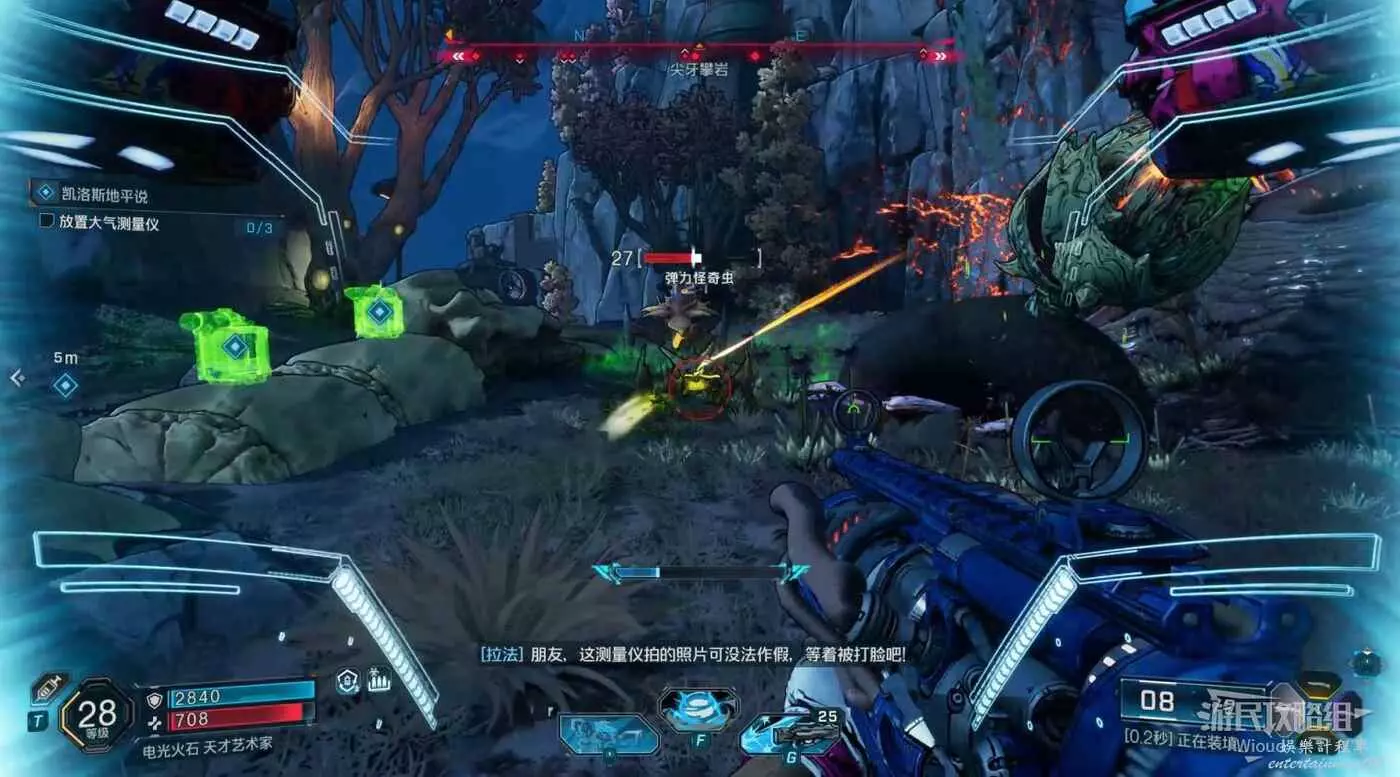Click the 5m off-screen objective waypoint marker

[x=65, y=384]
